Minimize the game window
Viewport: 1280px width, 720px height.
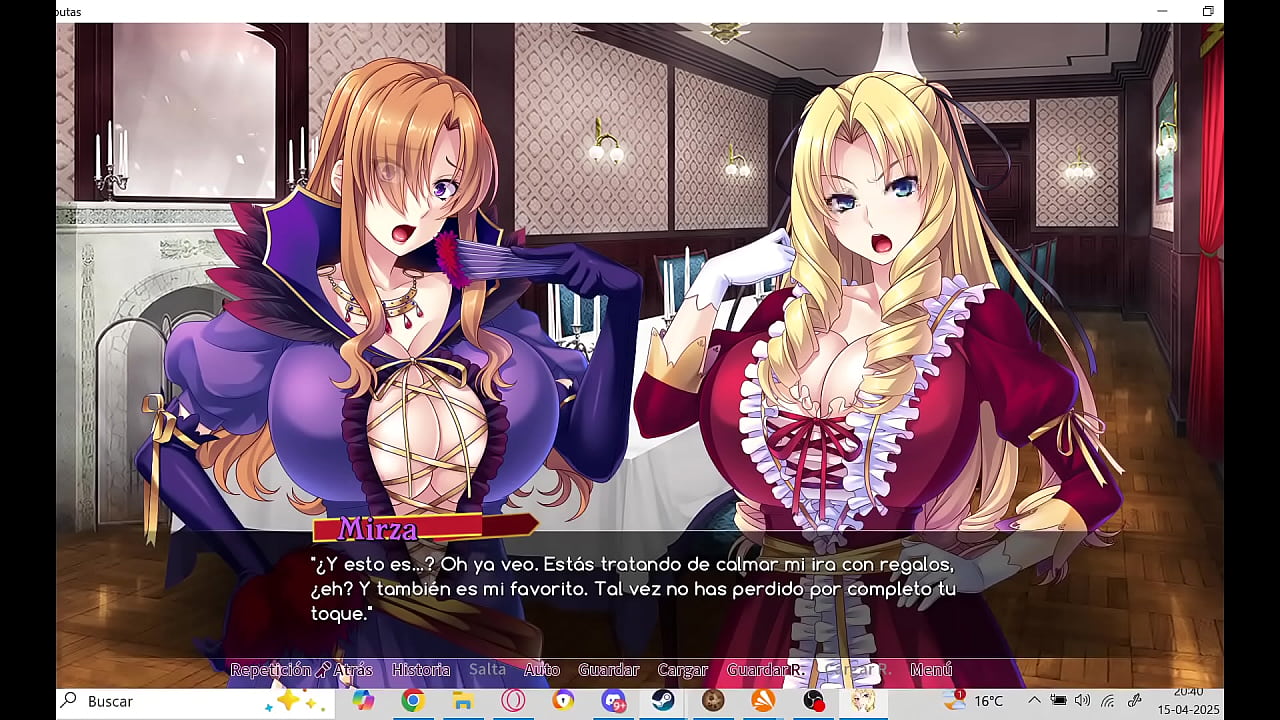click(1162, 11)
